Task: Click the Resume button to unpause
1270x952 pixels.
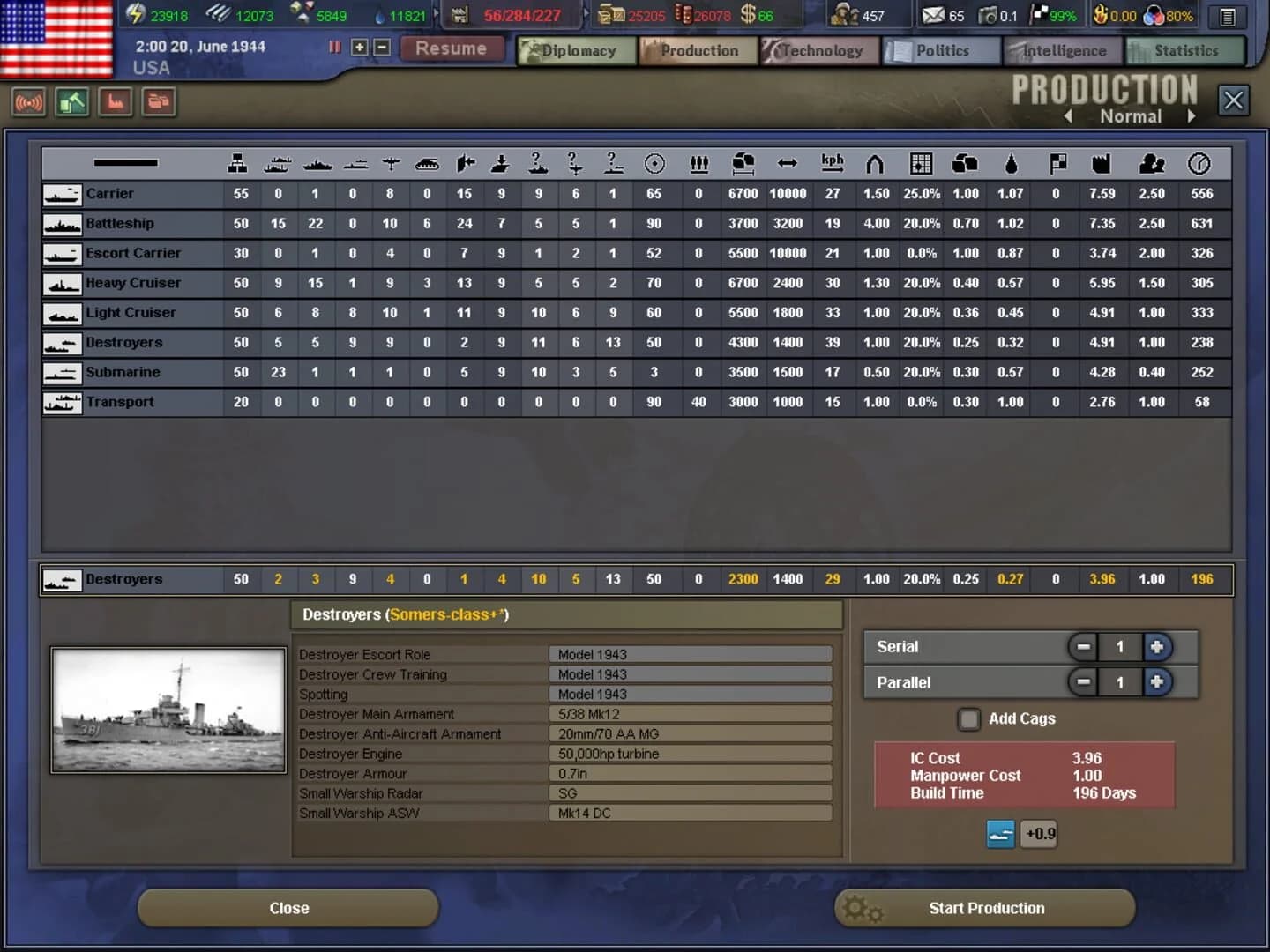Action: click(x=452, y=48)
